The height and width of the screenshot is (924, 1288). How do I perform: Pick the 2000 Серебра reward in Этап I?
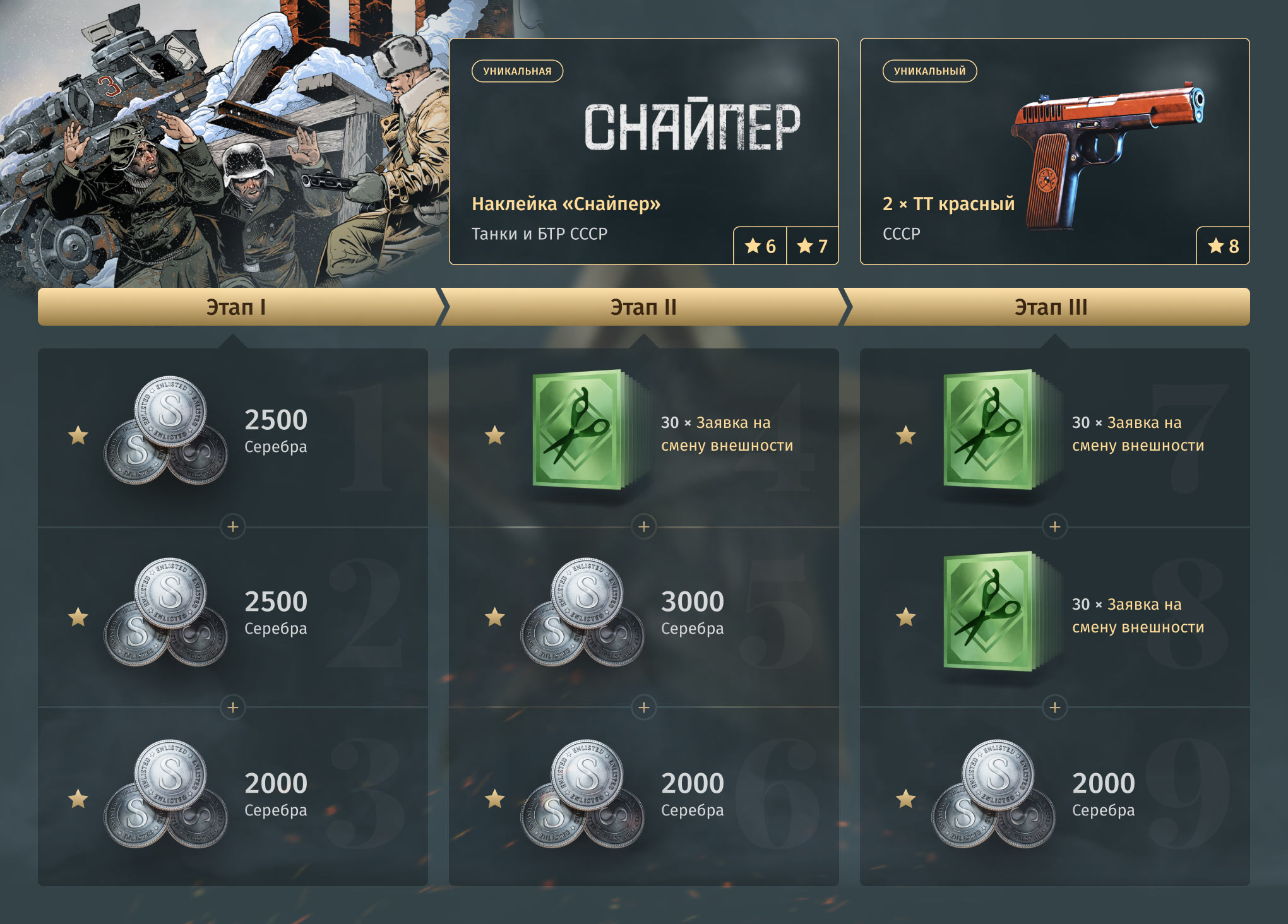(232, 798)
